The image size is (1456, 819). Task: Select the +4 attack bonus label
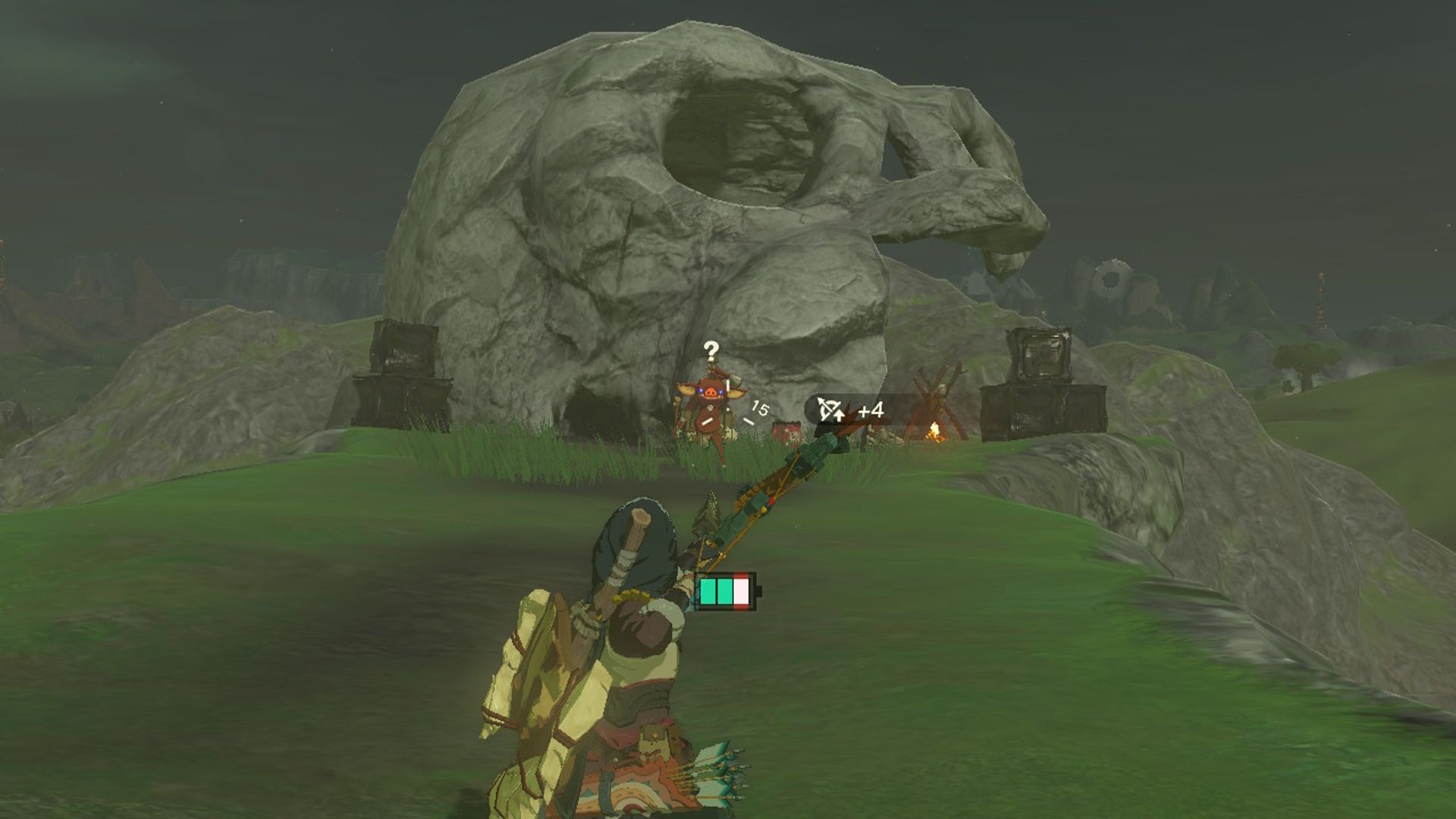coord(871,409)
